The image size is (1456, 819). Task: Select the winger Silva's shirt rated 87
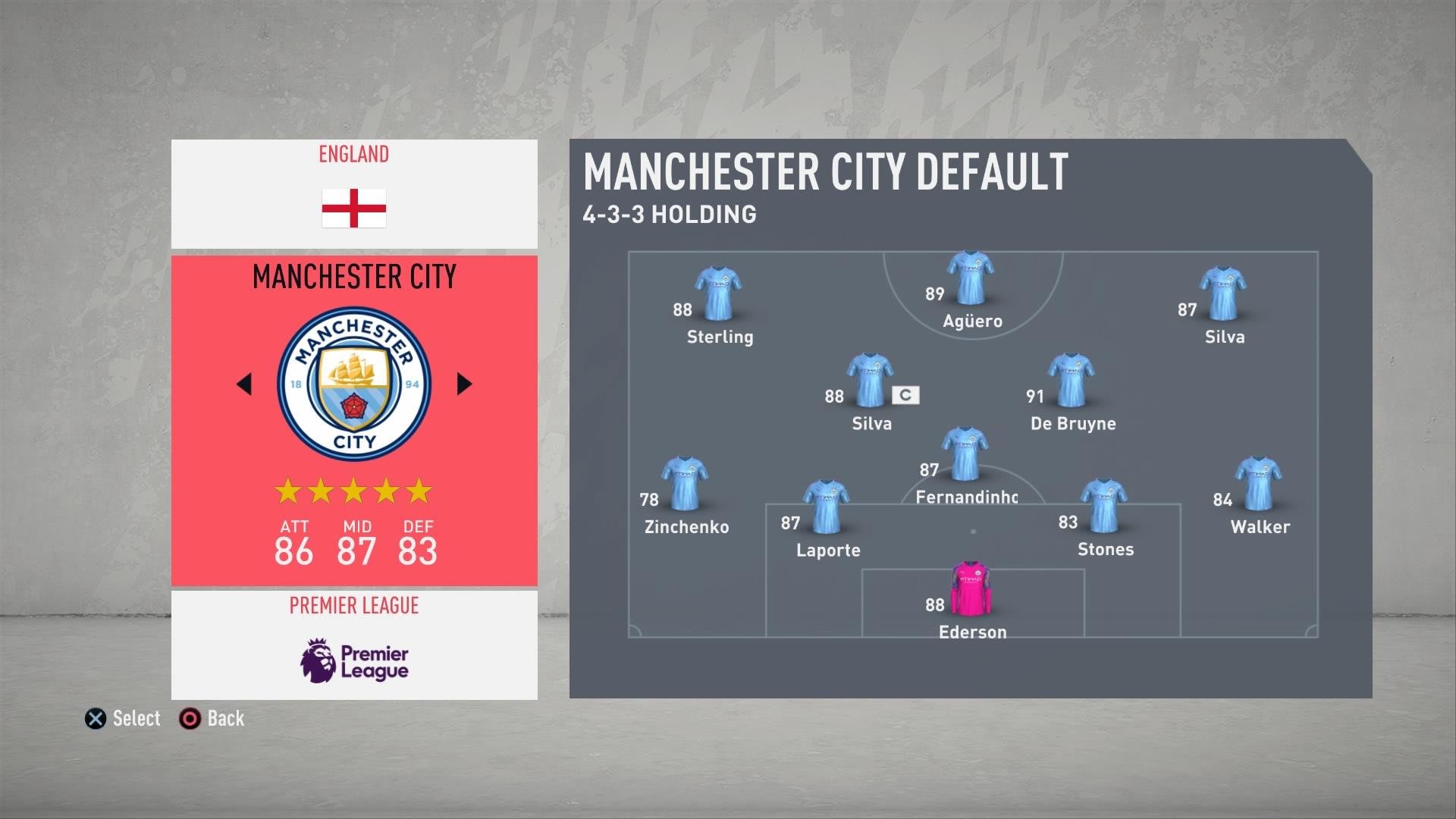click(1222, 294)
